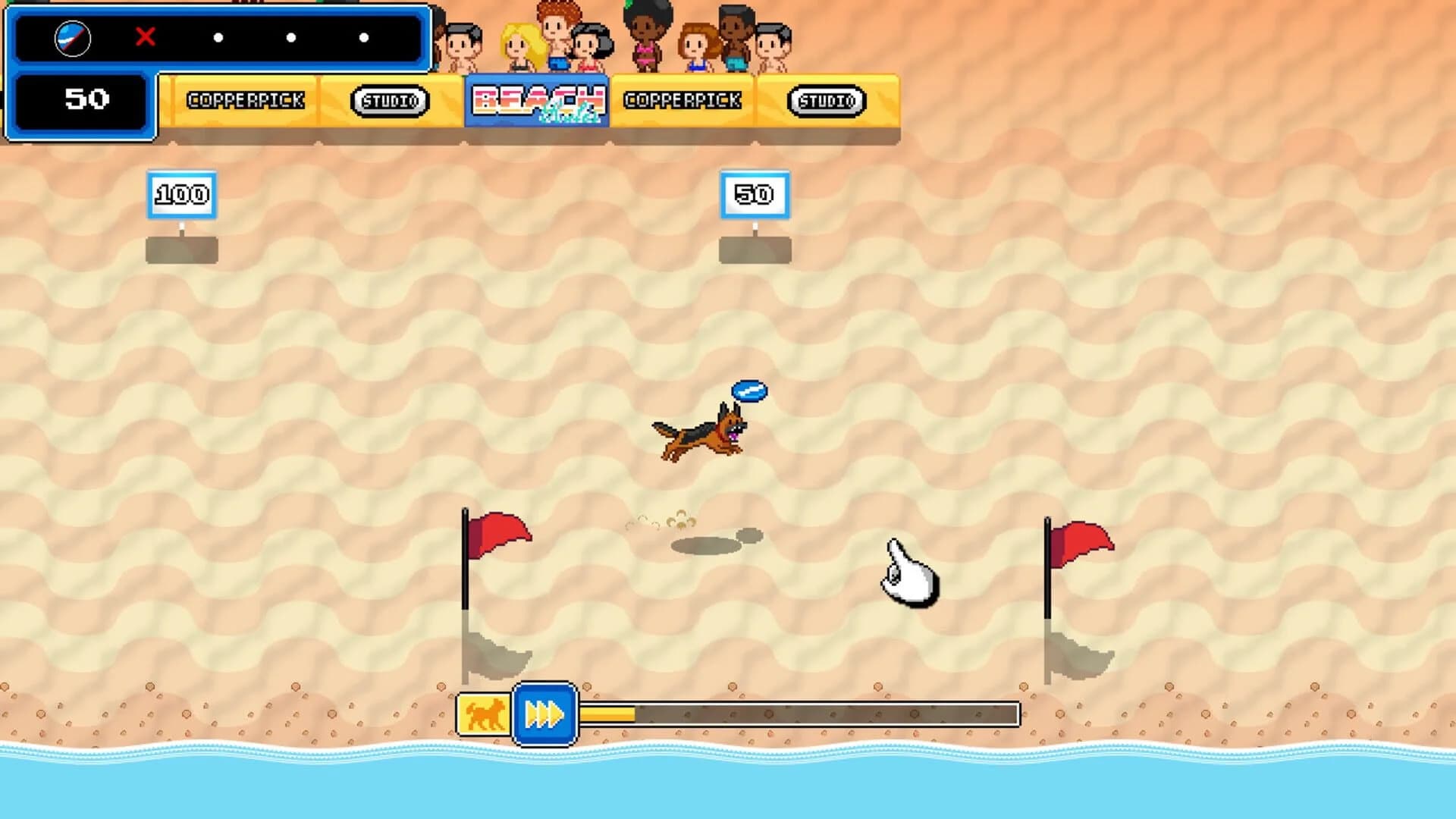Click the orange dog icon near the progress bar
This screenshot has height=819, width=1456.
coord(484,714)
